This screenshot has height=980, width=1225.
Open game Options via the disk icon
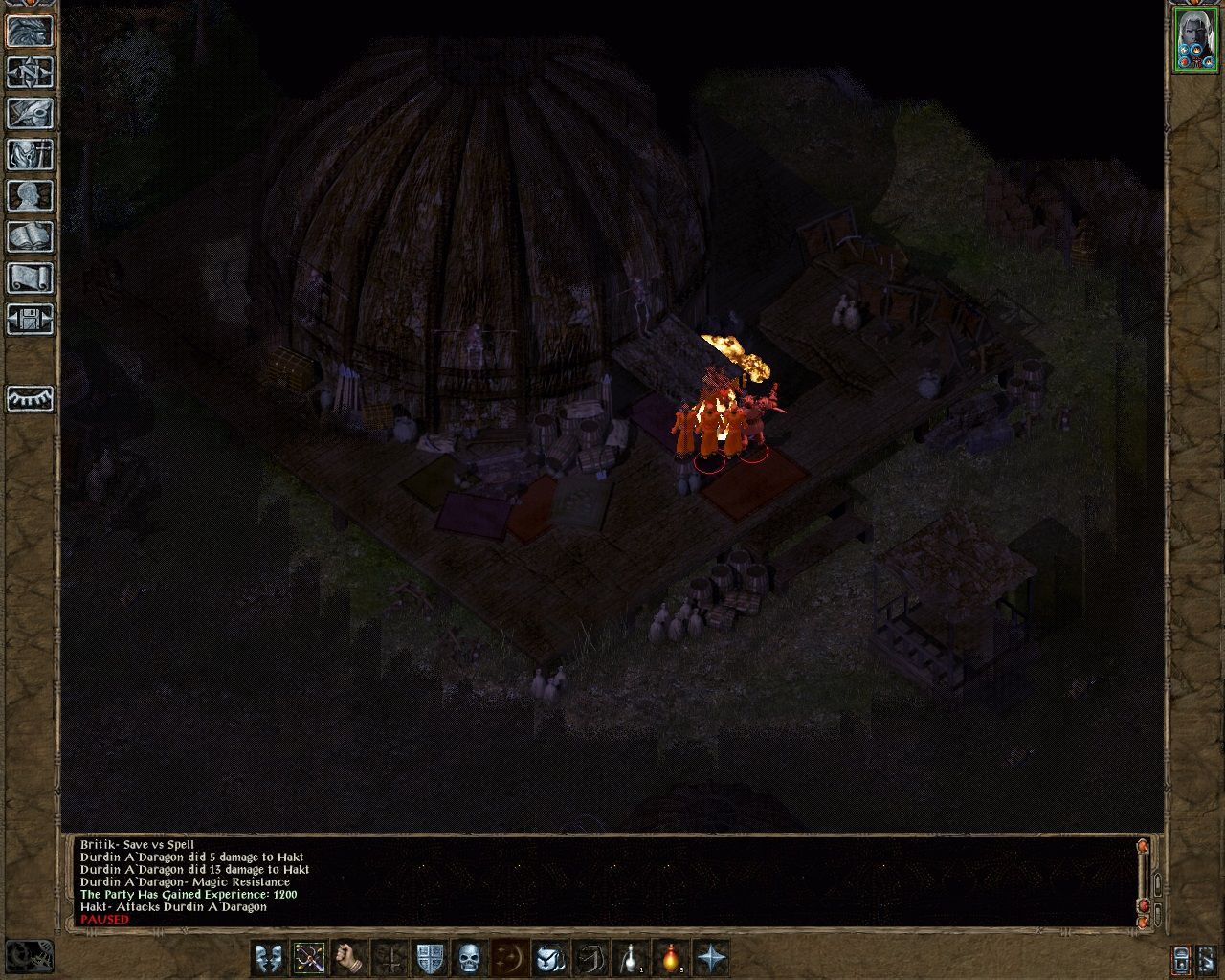tap(29, 320)
